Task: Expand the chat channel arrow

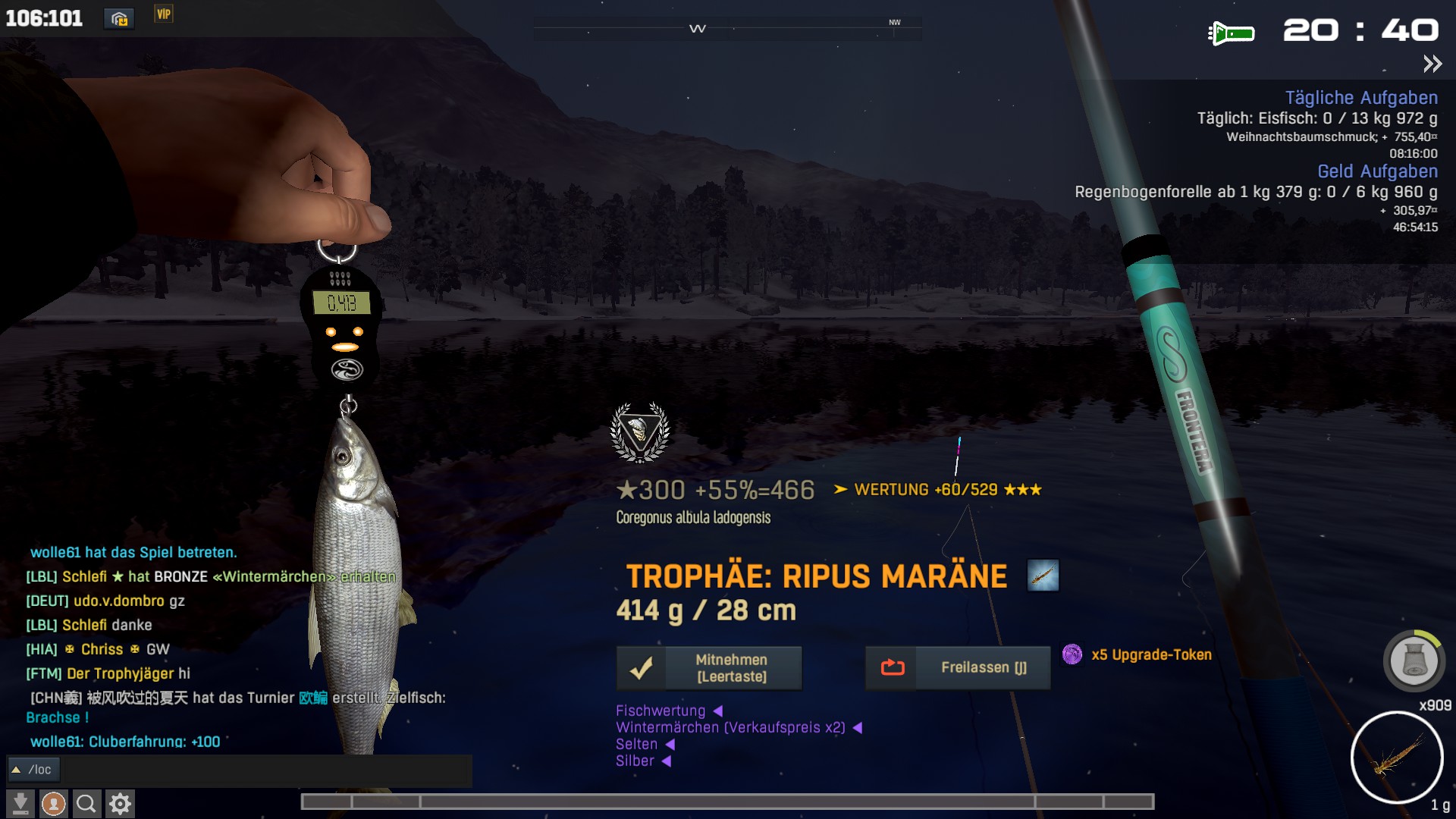Action: point(16,770)
